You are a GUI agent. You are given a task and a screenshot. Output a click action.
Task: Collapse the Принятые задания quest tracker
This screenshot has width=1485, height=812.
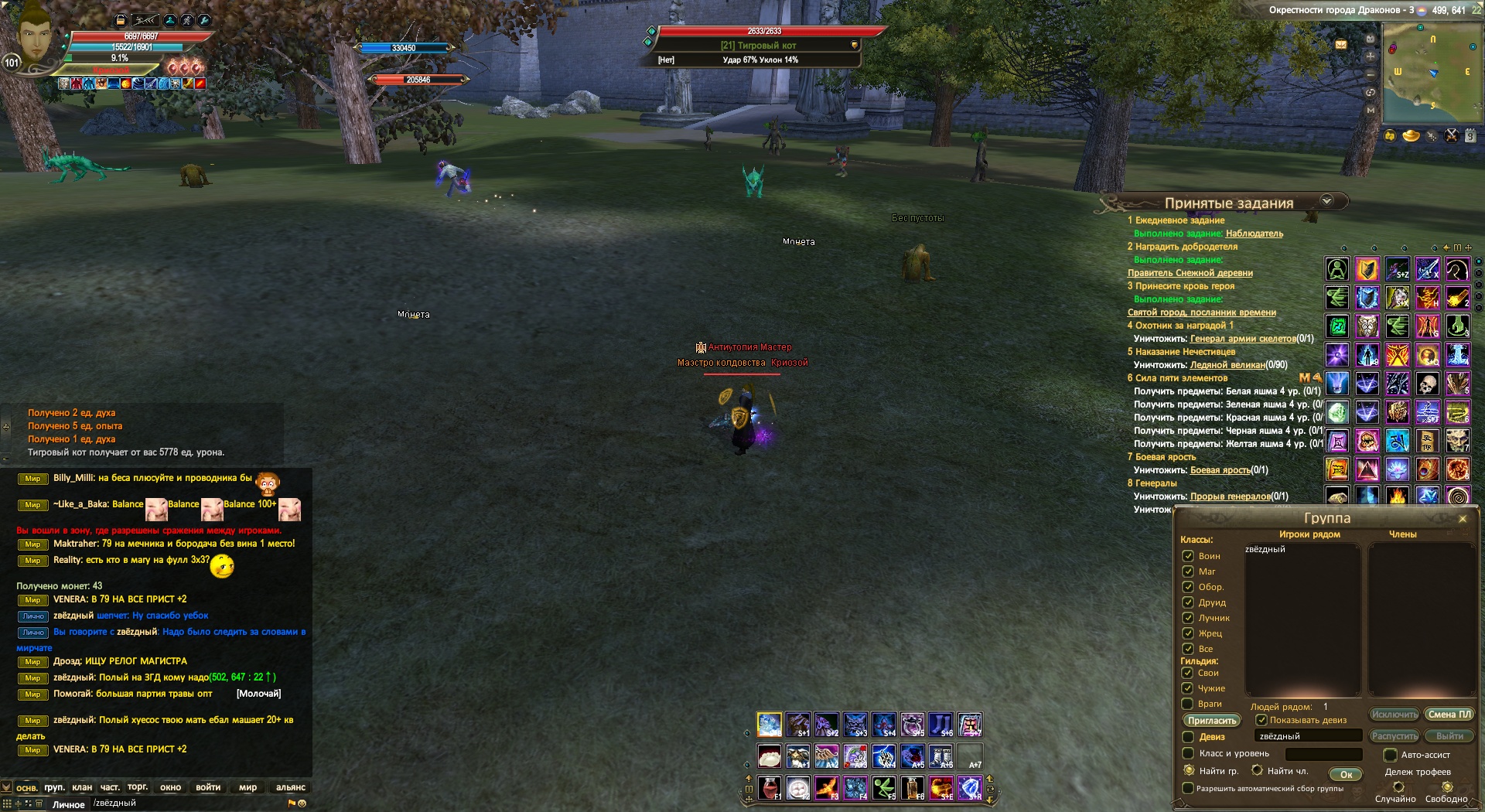(x=1327, y=201)
